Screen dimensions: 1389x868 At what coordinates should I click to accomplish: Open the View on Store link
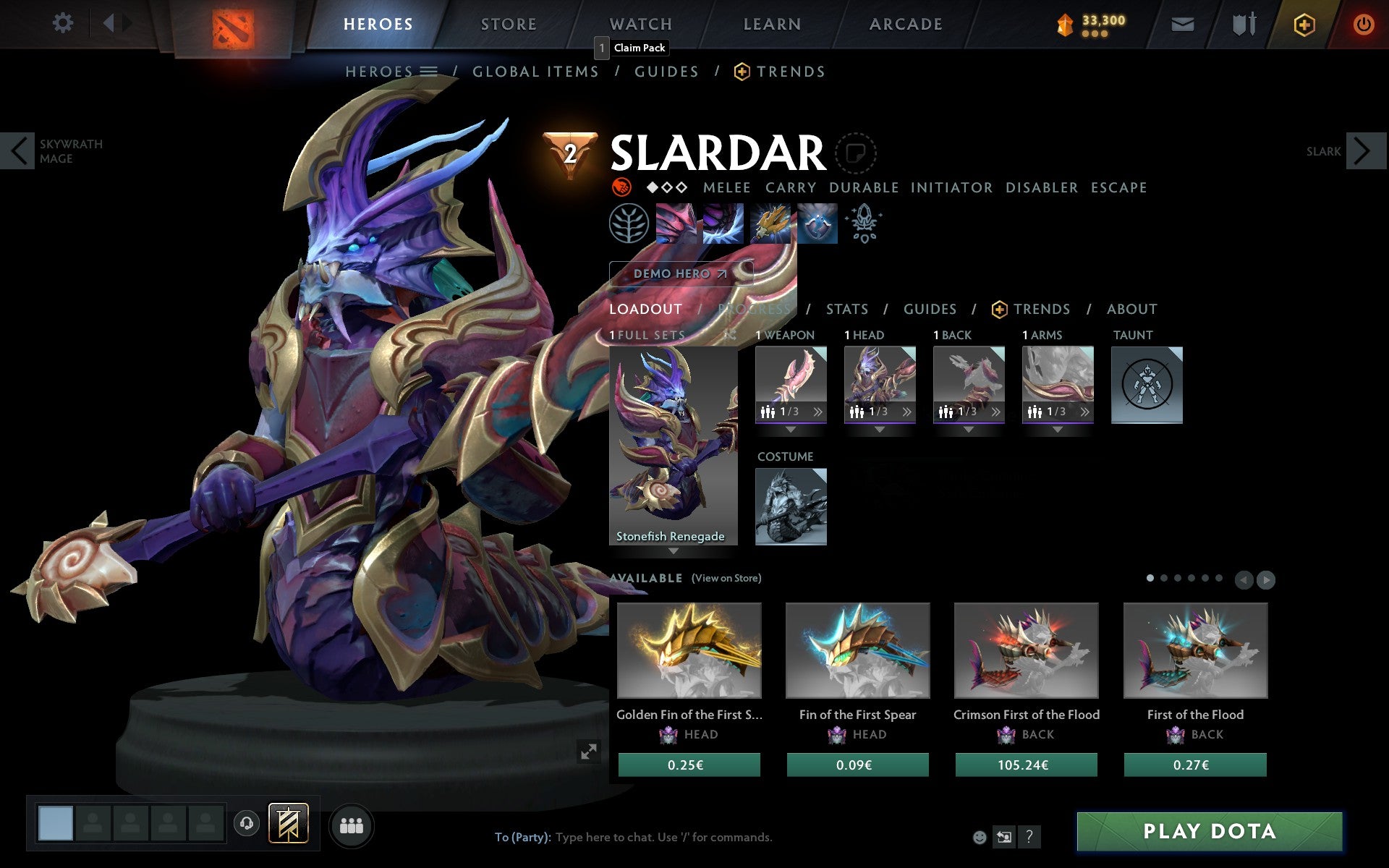(x=726, y=578)
